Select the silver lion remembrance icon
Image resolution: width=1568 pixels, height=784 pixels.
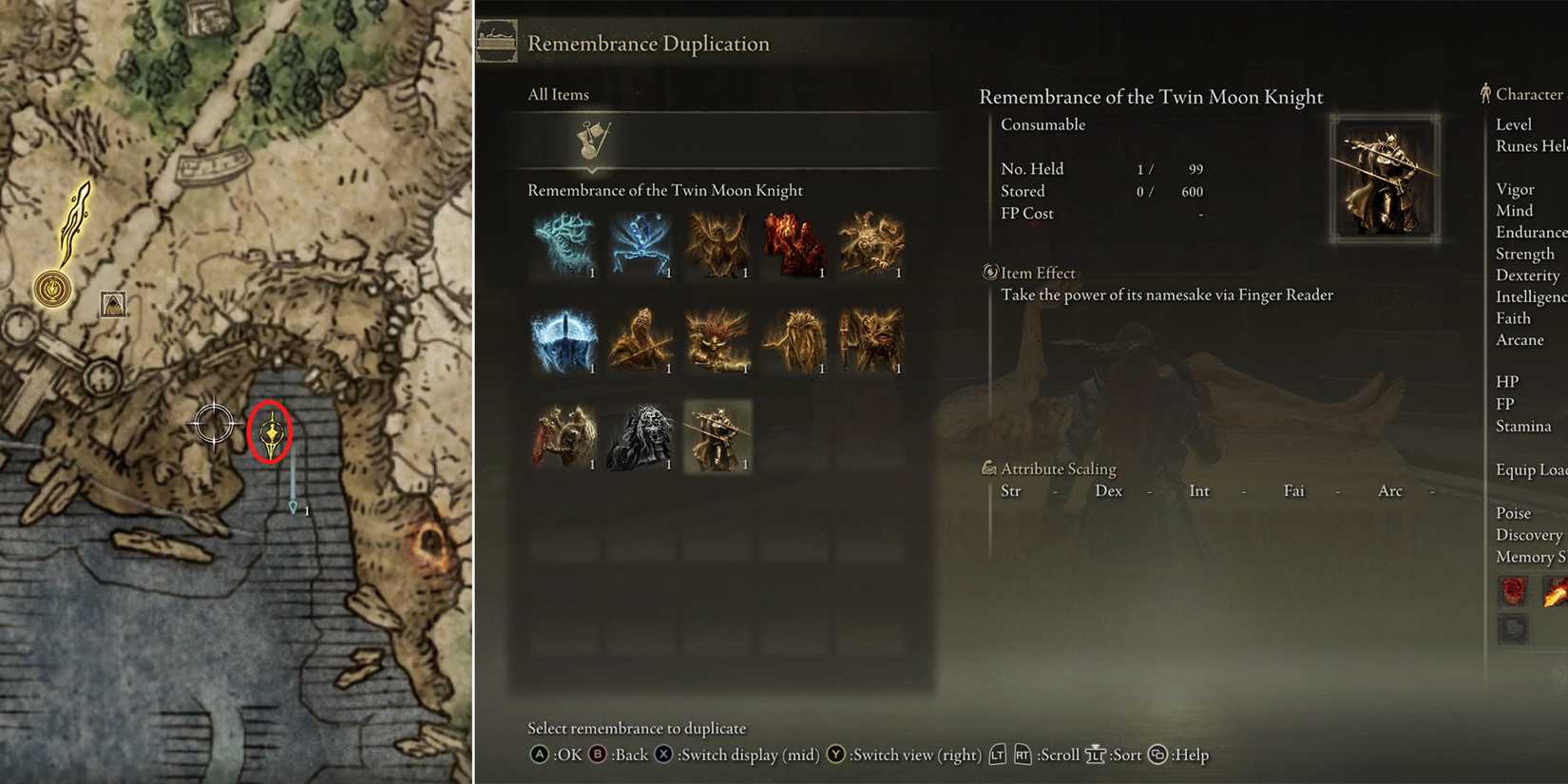click(641, 437)
